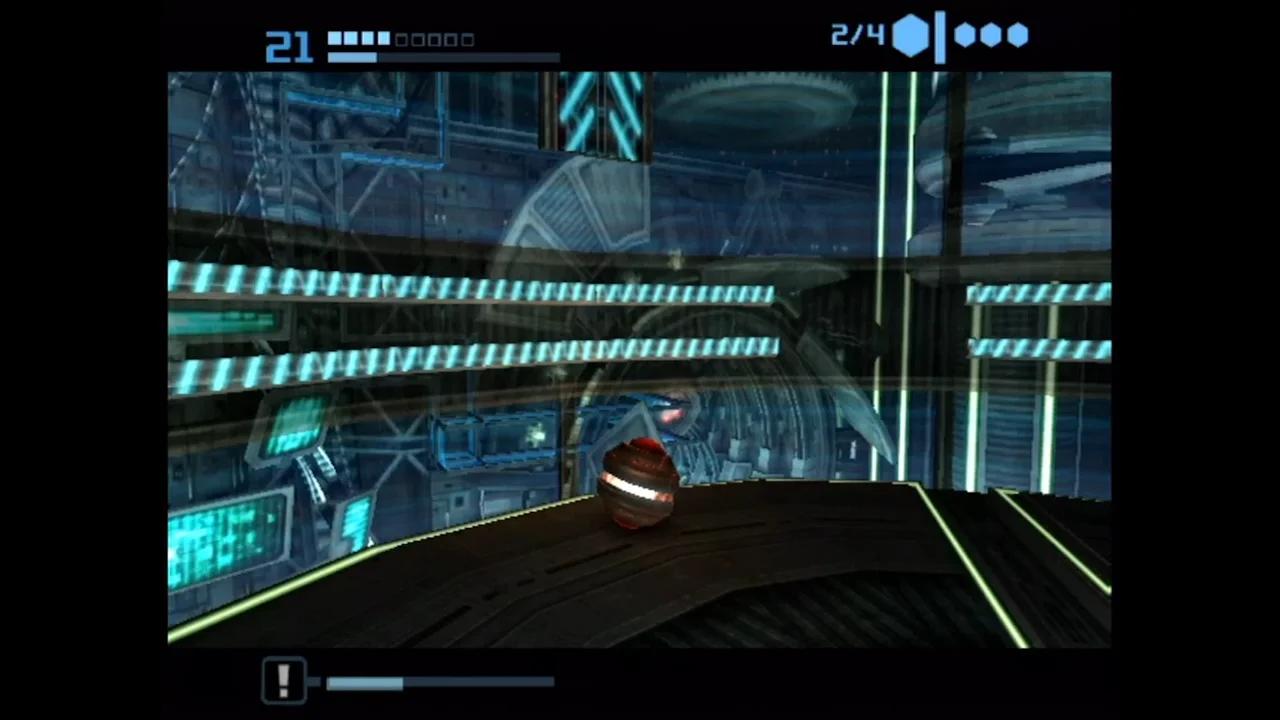Toggle the first filled energy tank square
The image size is (1280, 720).
[336, 39]
